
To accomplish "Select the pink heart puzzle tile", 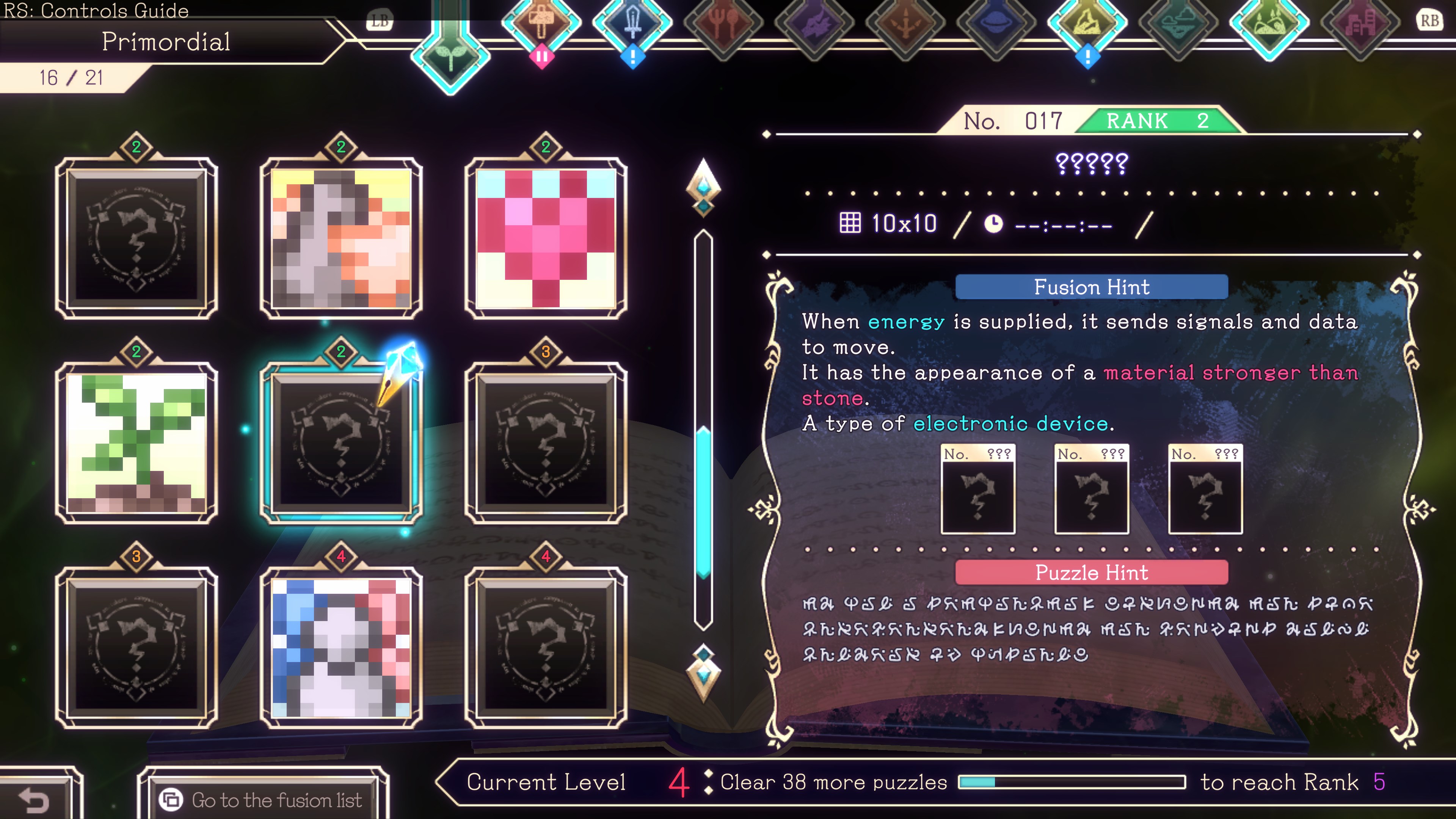I will pos(546,238).
